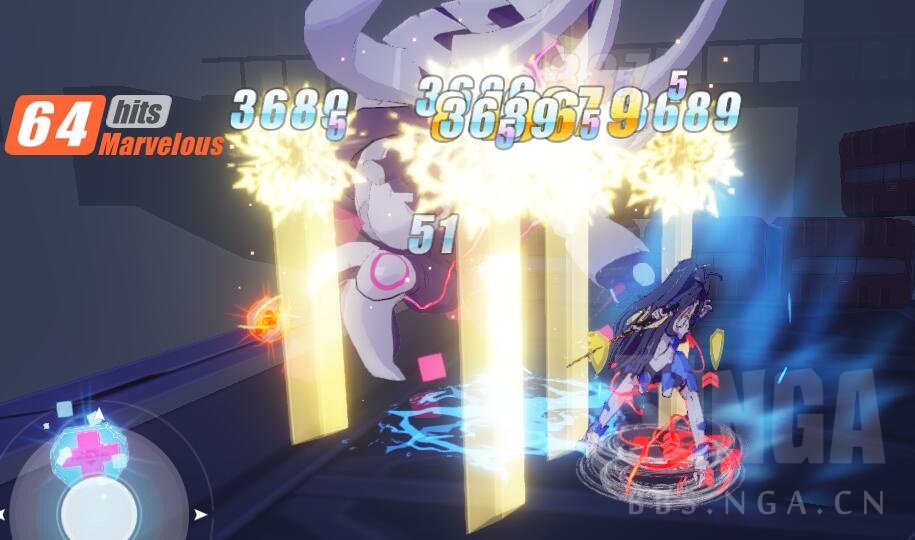The width and height of the screenshot is (915, 540).
Task: Tap the joystick's up direction arrow
Action: [98, 414]
